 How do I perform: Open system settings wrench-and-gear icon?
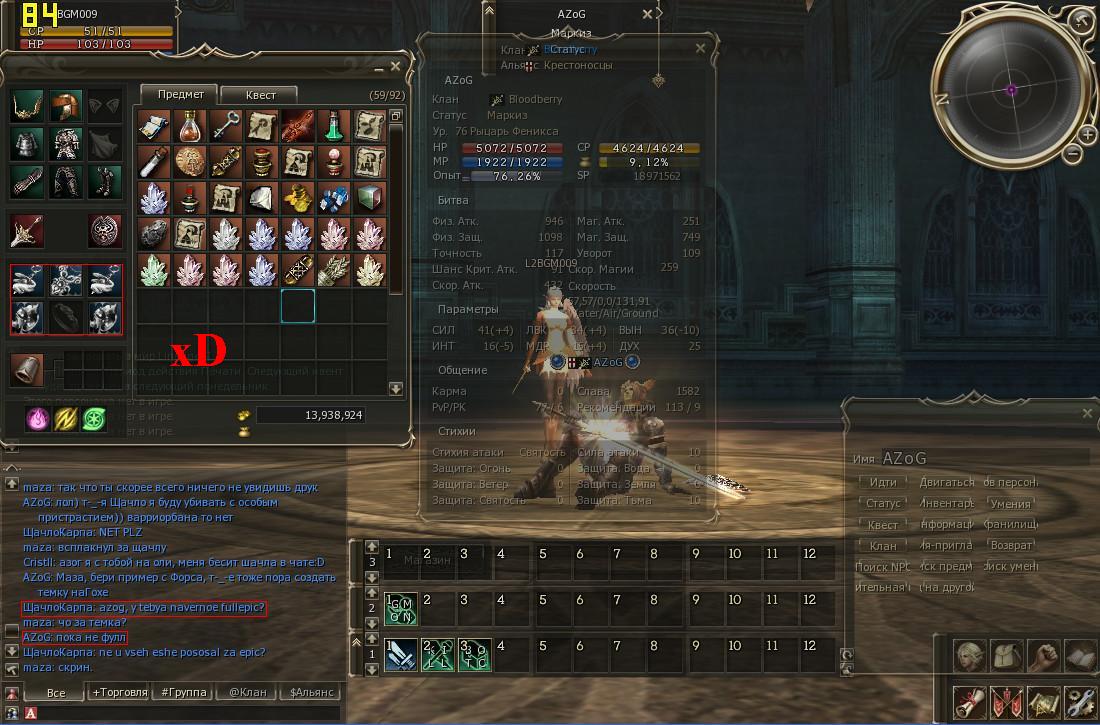(1079, 703)
